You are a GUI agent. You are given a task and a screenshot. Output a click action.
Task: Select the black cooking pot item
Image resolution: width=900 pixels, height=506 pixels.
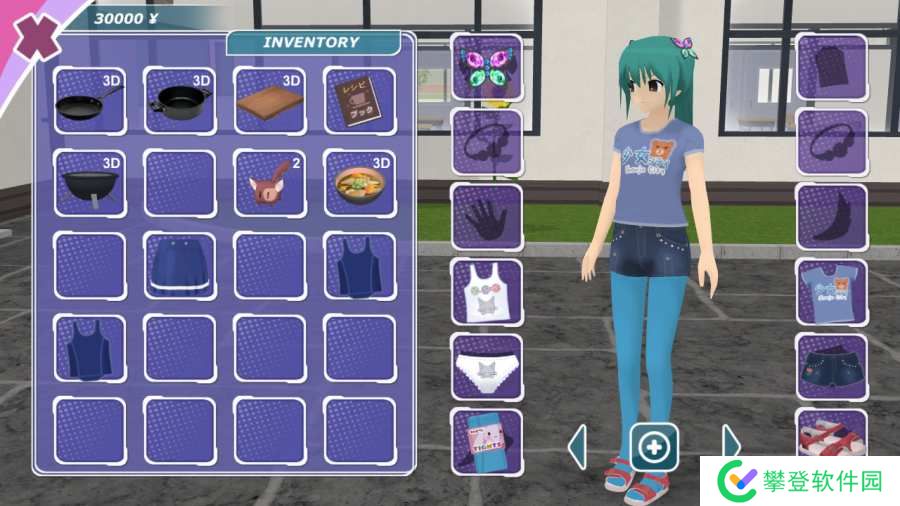point(179,101)
